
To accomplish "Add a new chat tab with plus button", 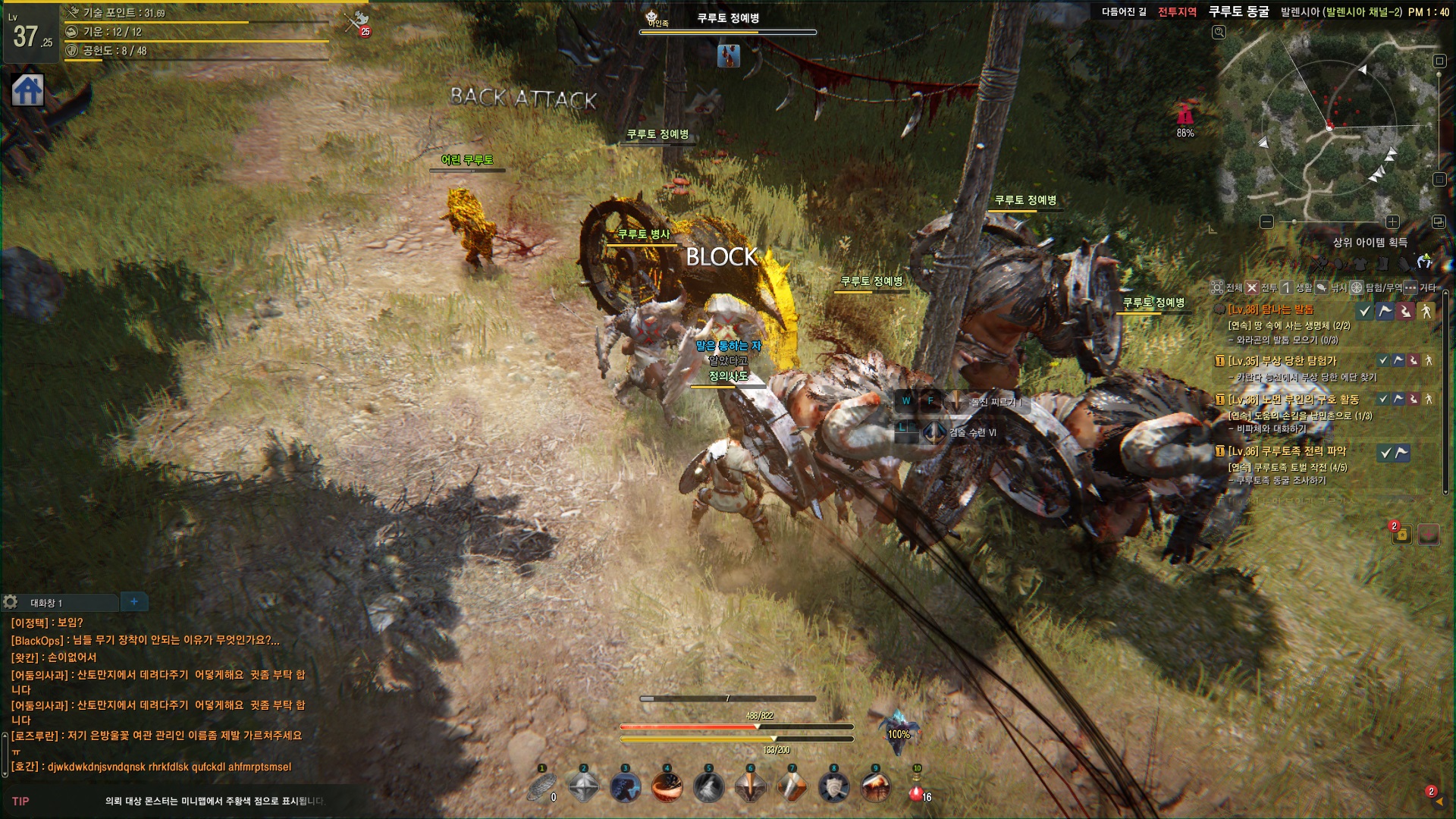I will (x=134, y=601).
